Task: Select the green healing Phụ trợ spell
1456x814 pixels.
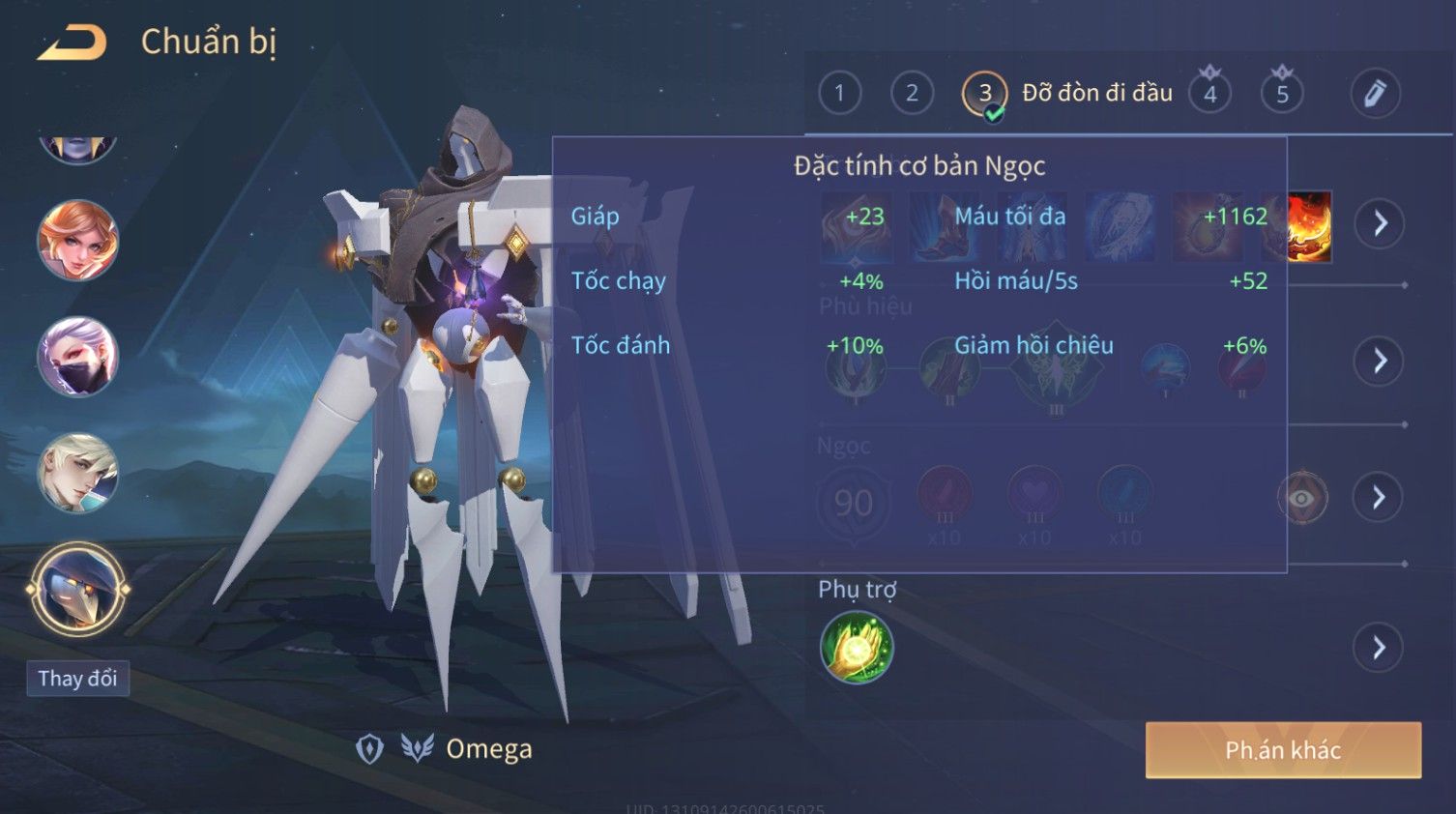Action: pos(856,648)
